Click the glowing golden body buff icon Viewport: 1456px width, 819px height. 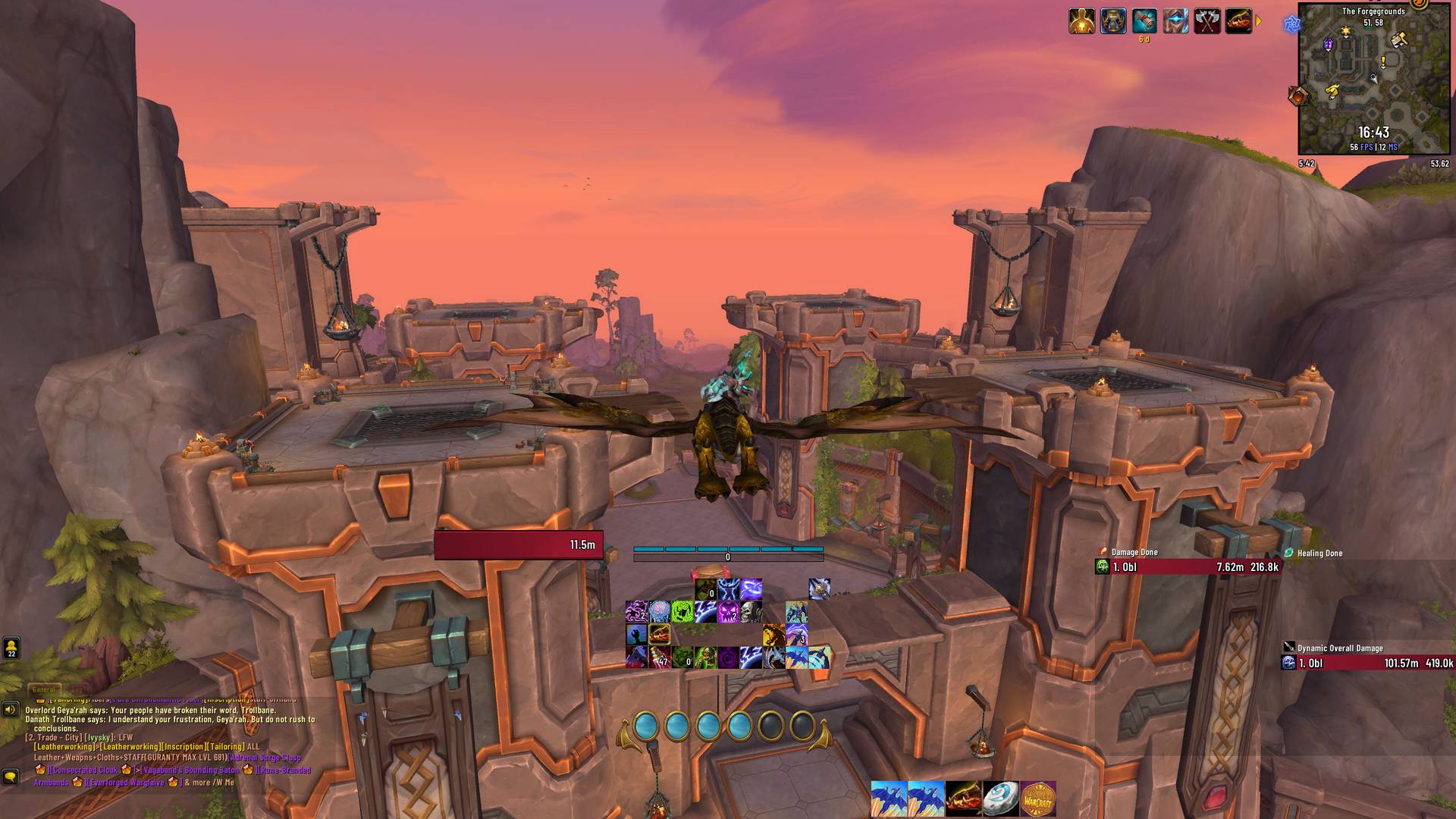pyautogui.click(x=1081, y=20)
